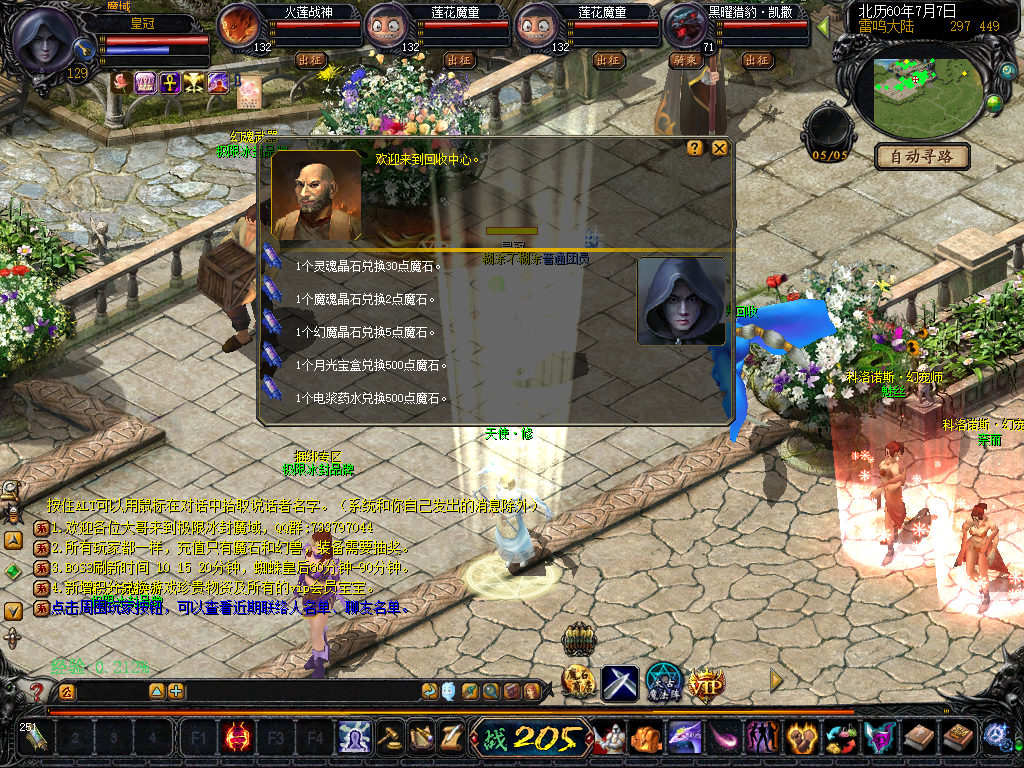Activate the crossed swords icon

(x=620, y=683)
